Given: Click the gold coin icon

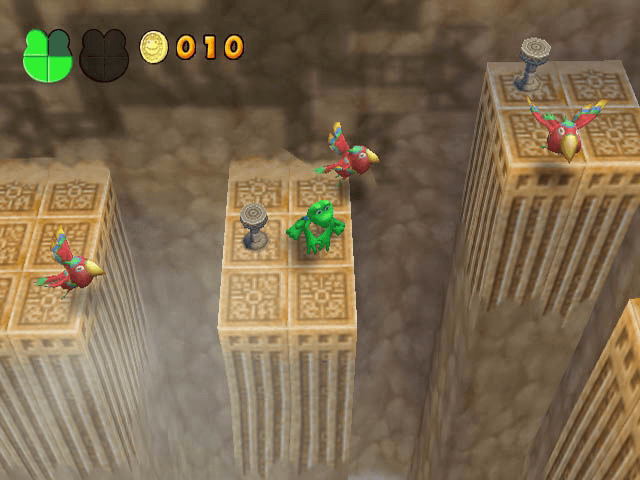Looking at the screenshot, I should coord(154,46).
